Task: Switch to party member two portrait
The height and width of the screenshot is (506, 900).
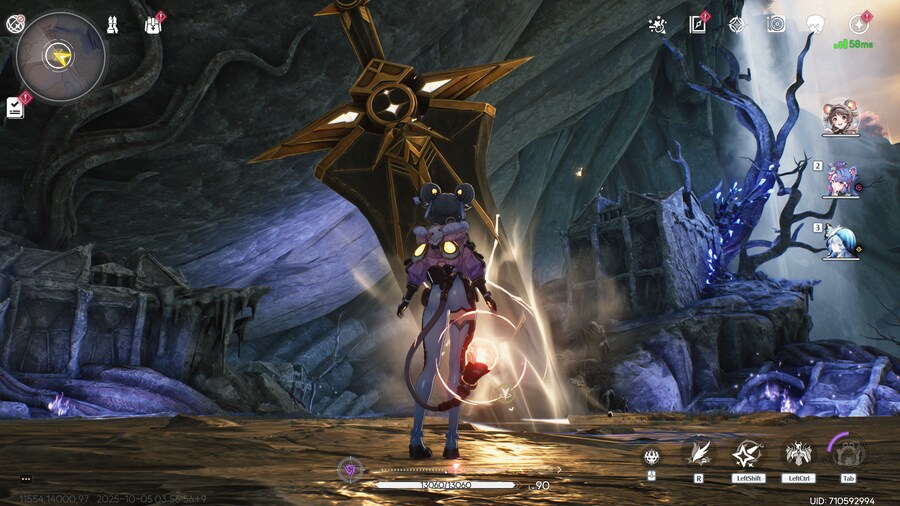Action: point(840,180)
